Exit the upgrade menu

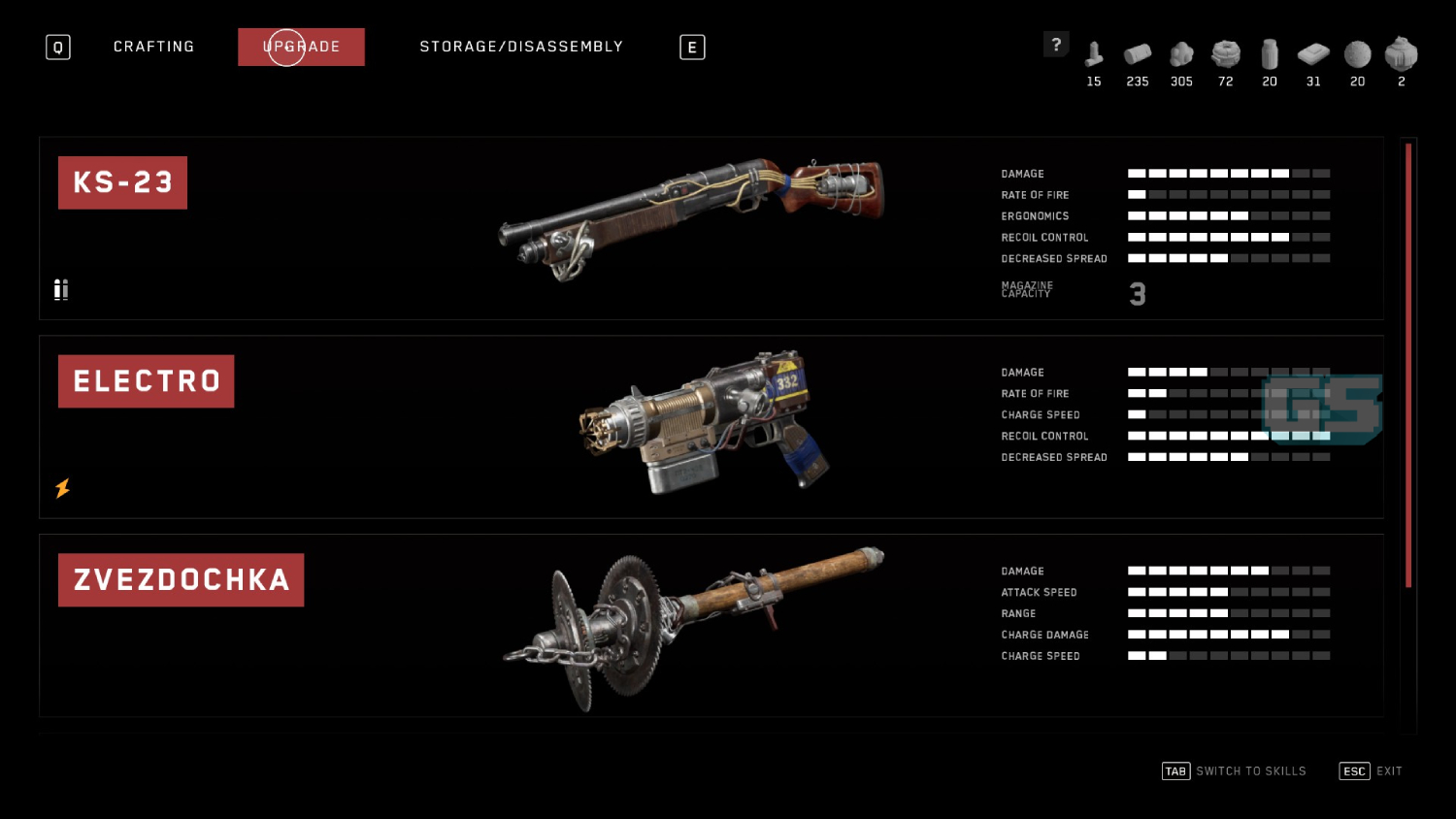(x=1371, y=771)
